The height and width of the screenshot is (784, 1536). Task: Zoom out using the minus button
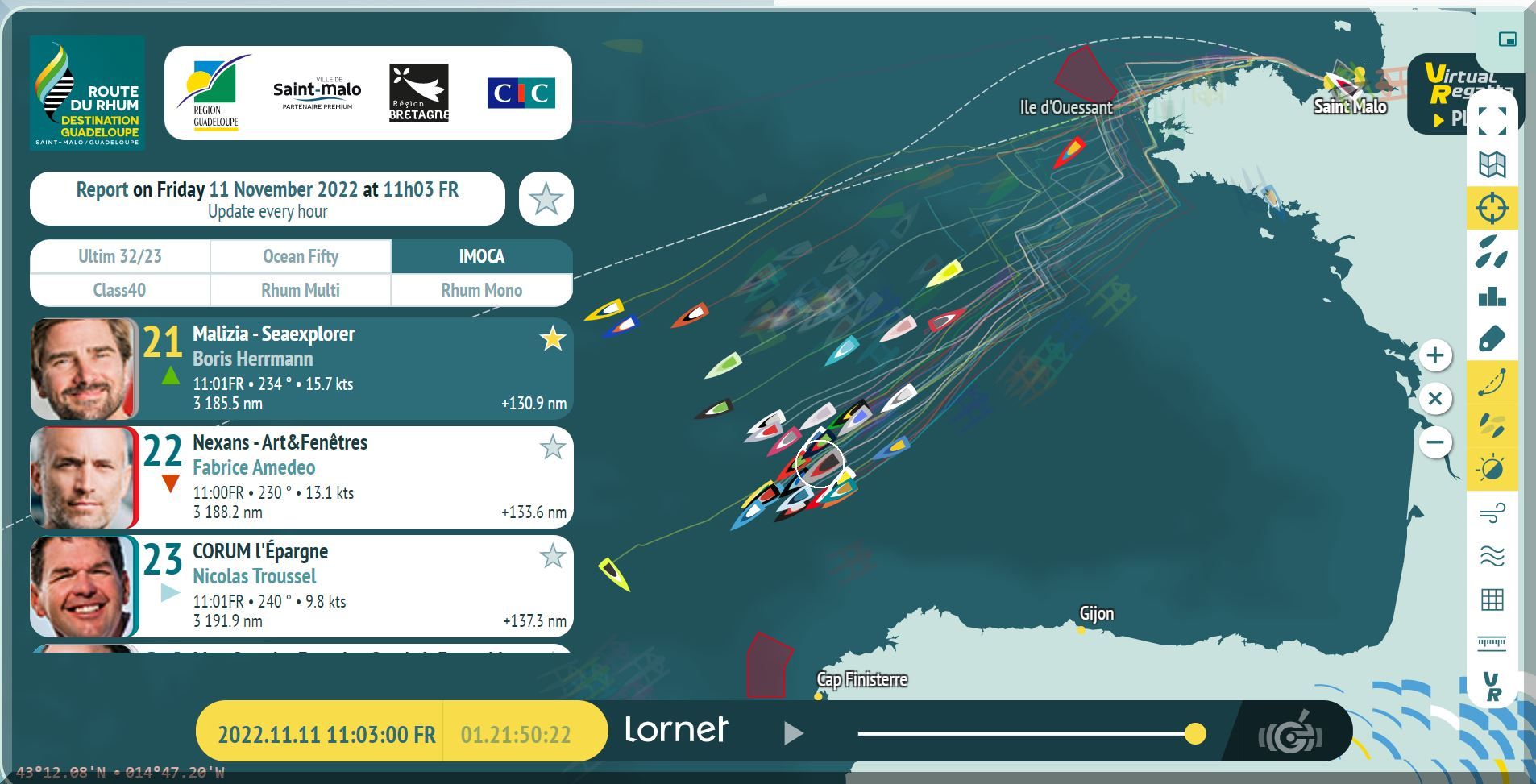(x=1434, y=442)
